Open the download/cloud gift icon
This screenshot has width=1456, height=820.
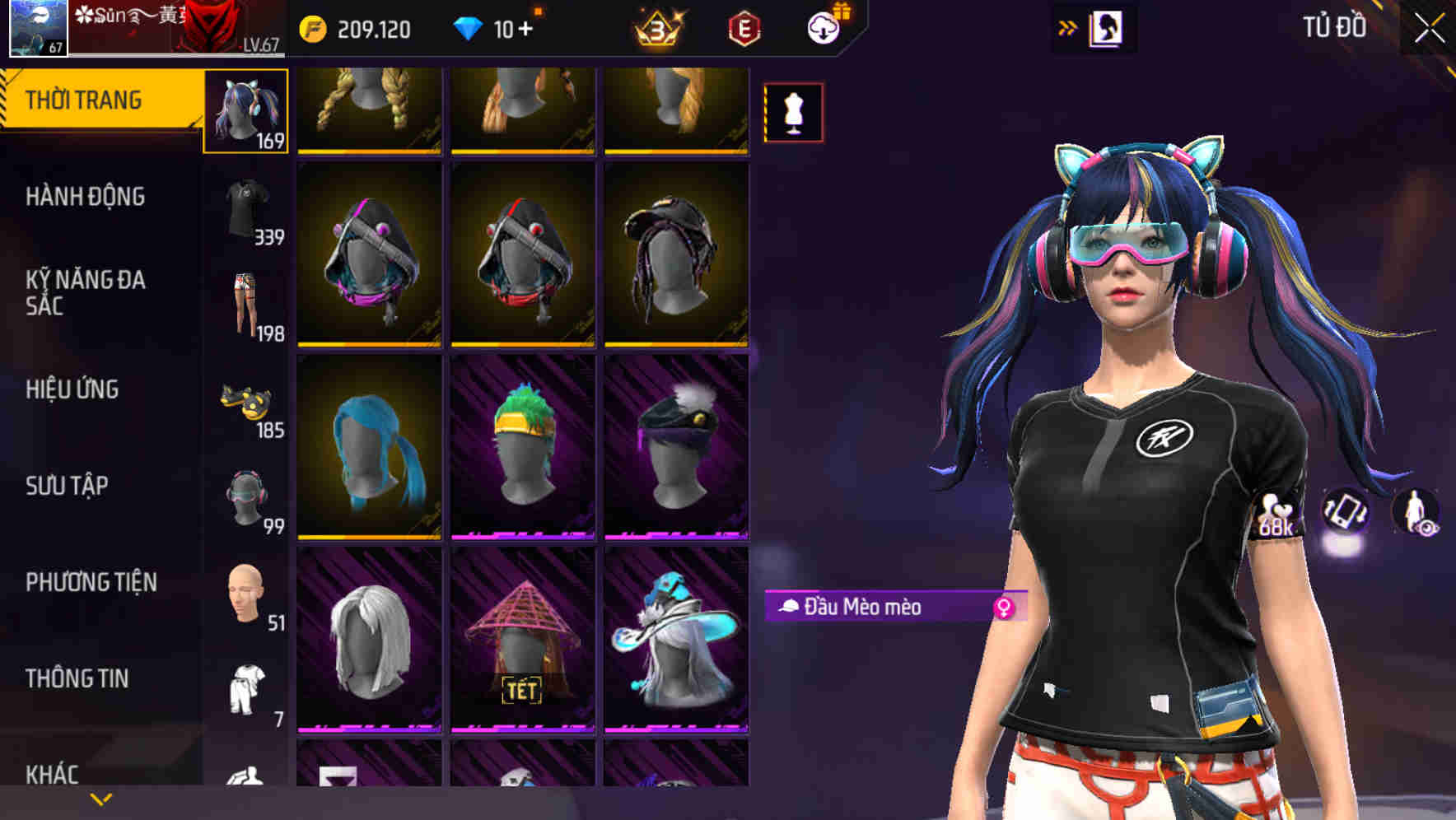823,26
